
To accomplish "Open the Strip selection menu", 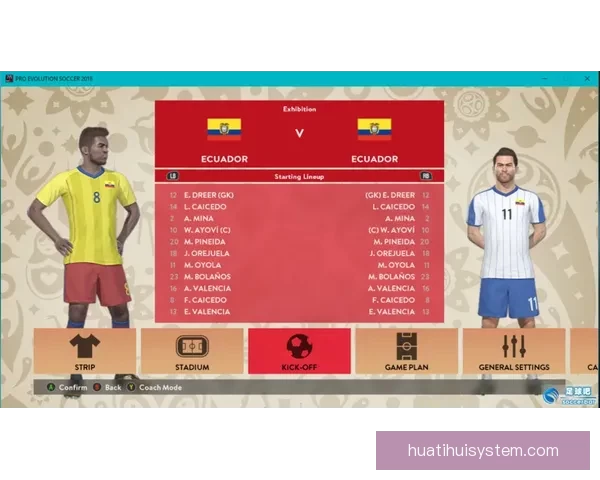I will pos(83,351).
